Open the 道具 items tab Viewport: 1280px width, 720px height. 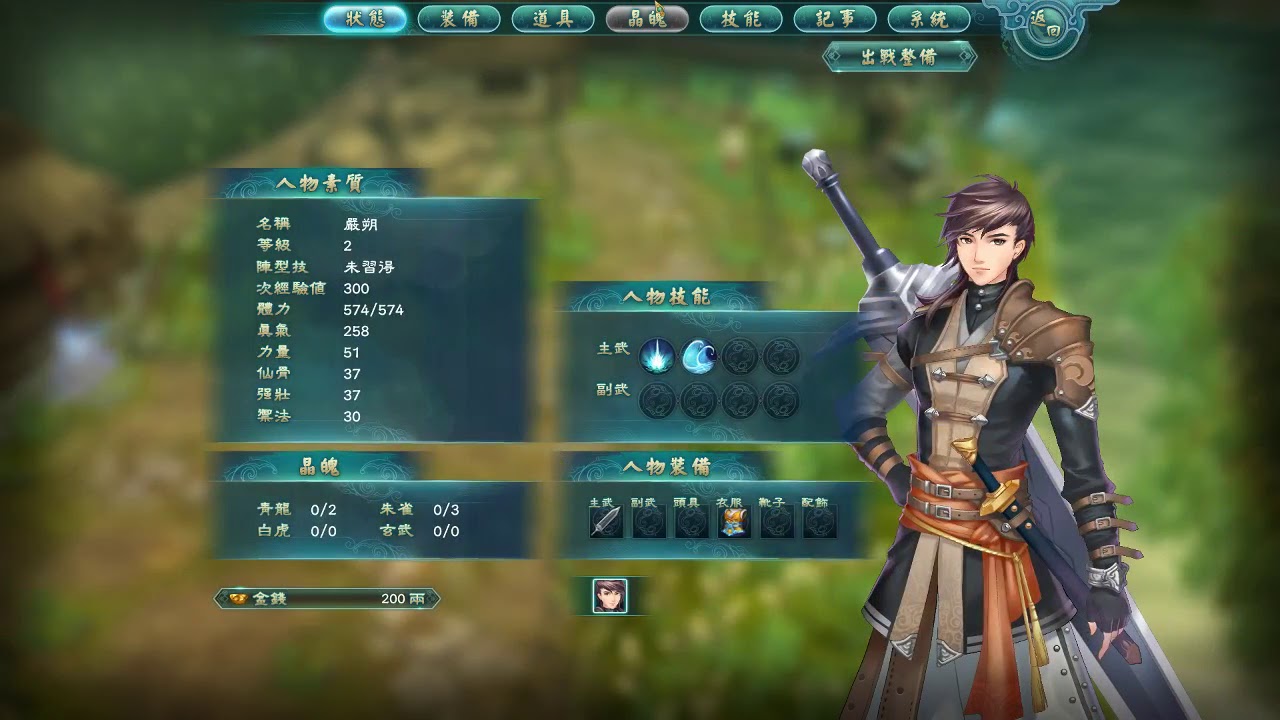tap(553, 19)
